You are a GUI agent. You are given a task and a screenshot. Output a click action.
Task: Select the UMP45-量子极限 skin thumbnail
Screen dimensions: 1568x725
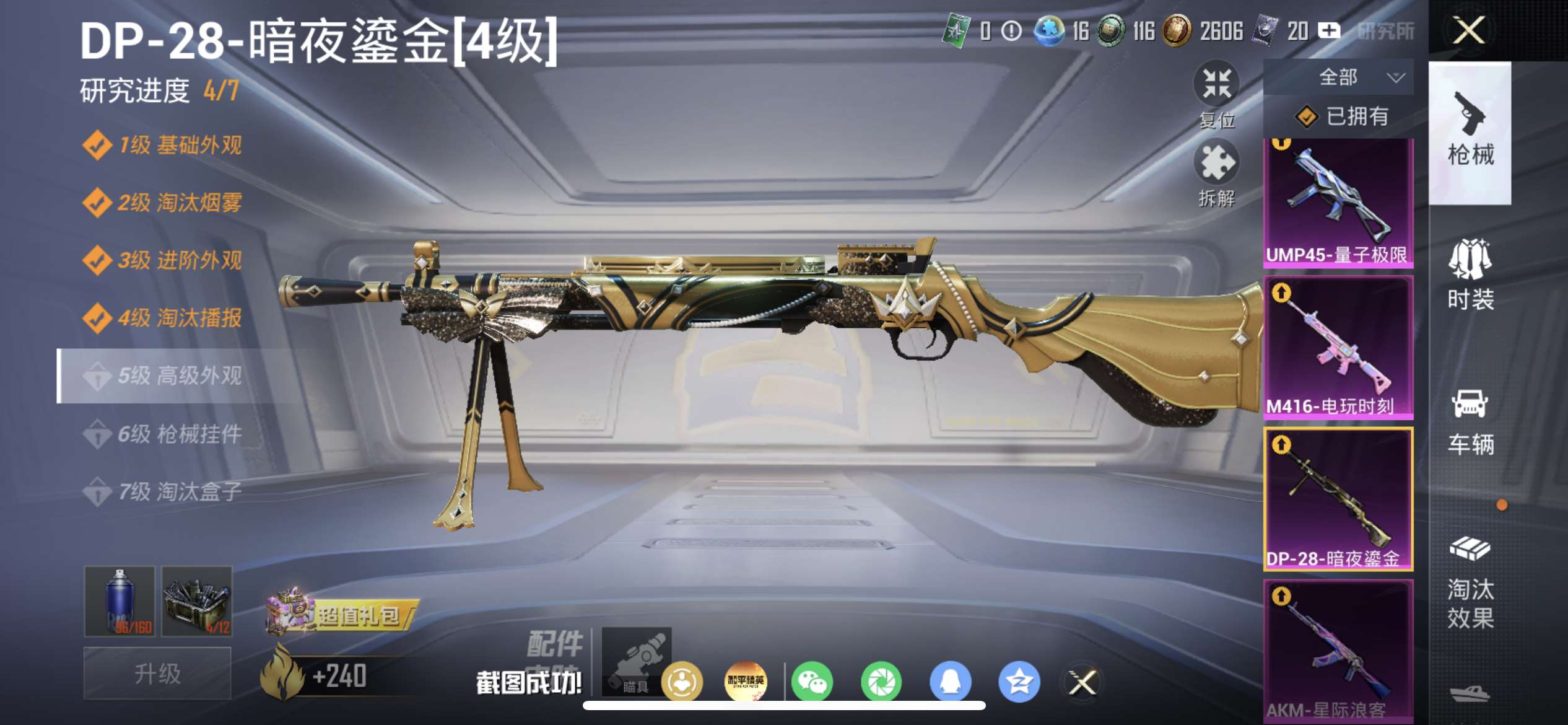tap(1338, 203)
